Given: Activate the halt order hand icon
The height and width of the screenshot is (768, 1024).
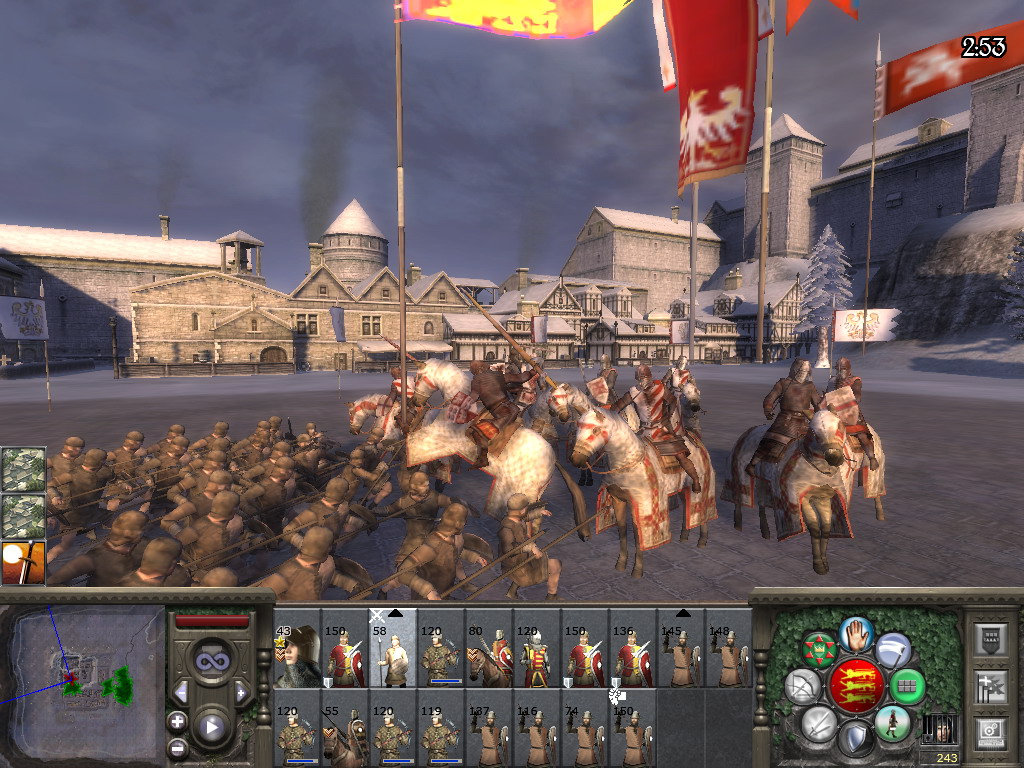Looking at the screenshot, I should [x=857, y=633].
